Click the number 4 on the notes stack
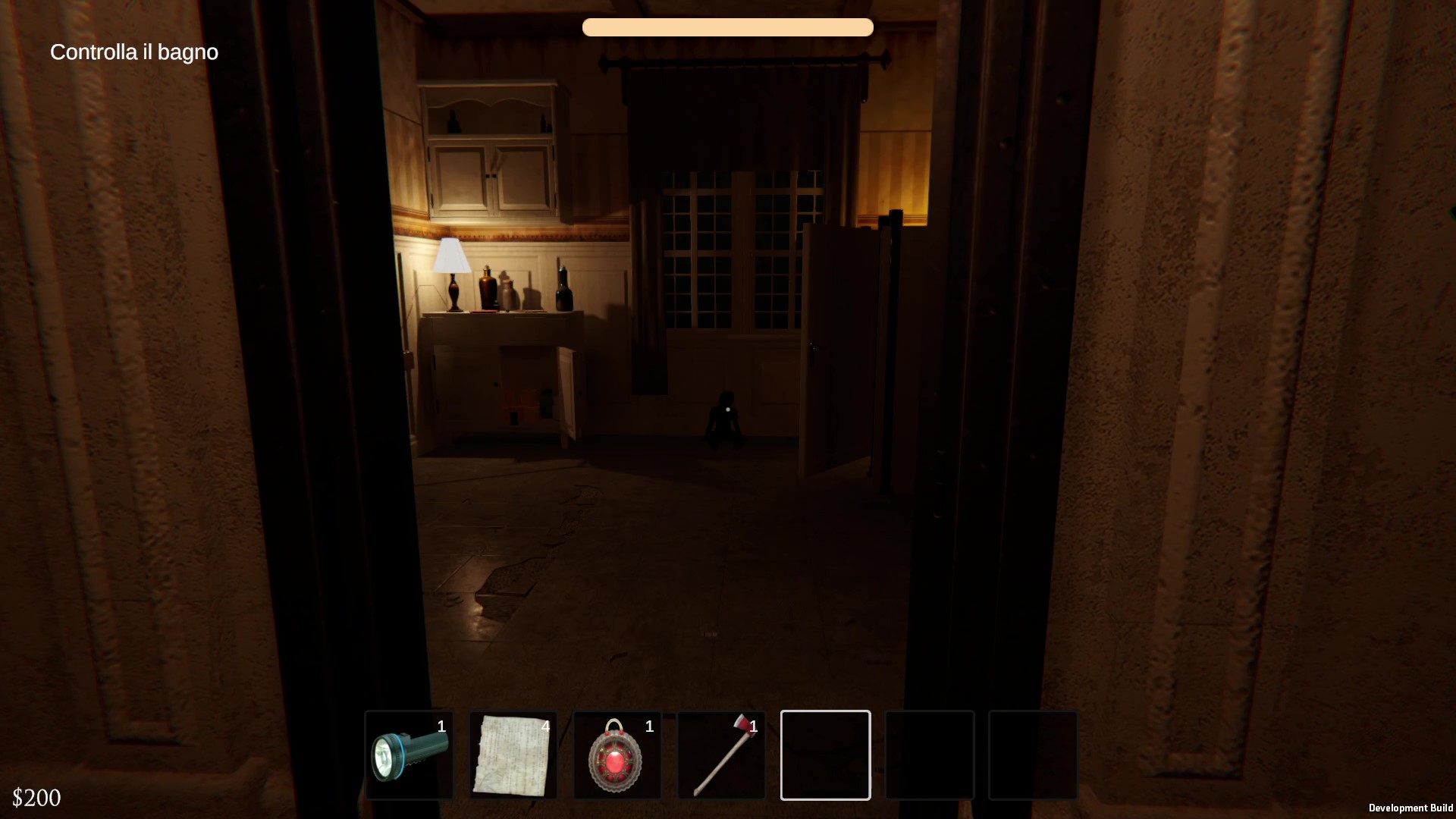This screenshot has height=819, width=1456. 546,726
